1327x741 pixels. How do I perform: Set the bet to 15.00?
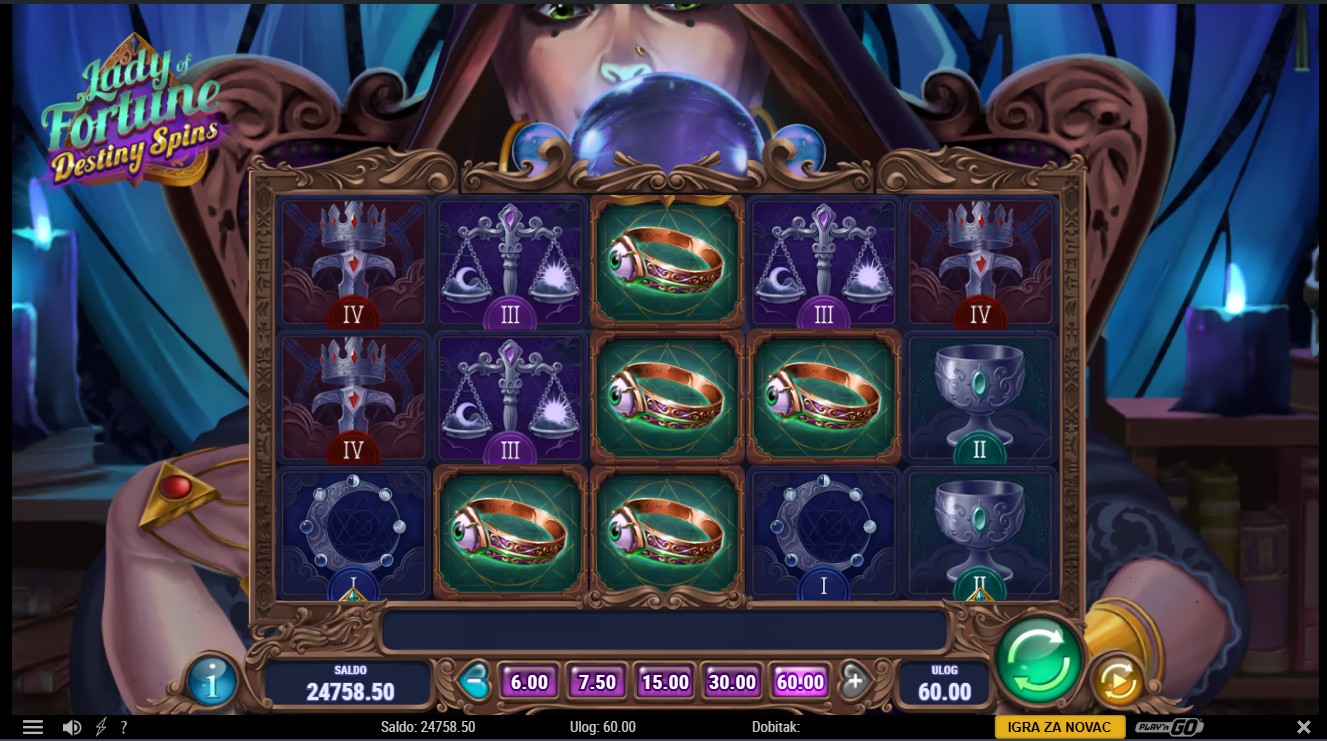pyautogui.click(x=665, y=682)
